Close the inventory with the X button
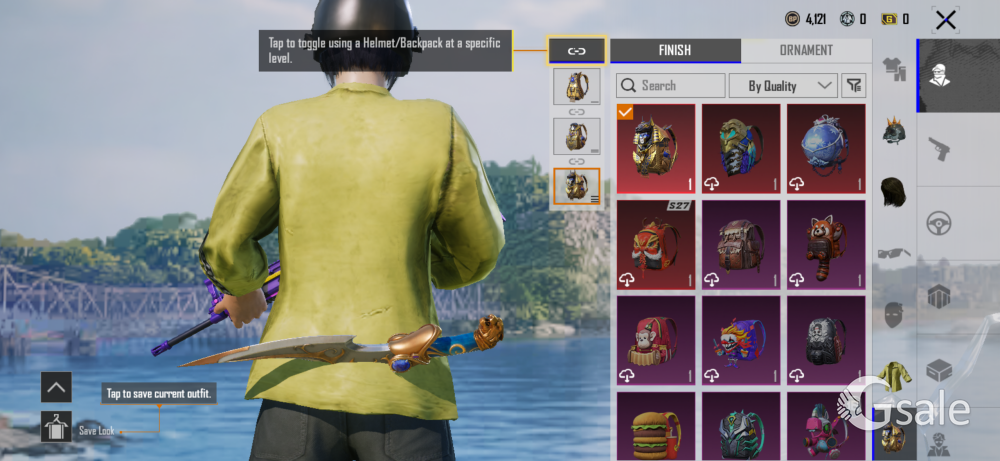This screenshot has height=461, width=1000. click(945, 19)
